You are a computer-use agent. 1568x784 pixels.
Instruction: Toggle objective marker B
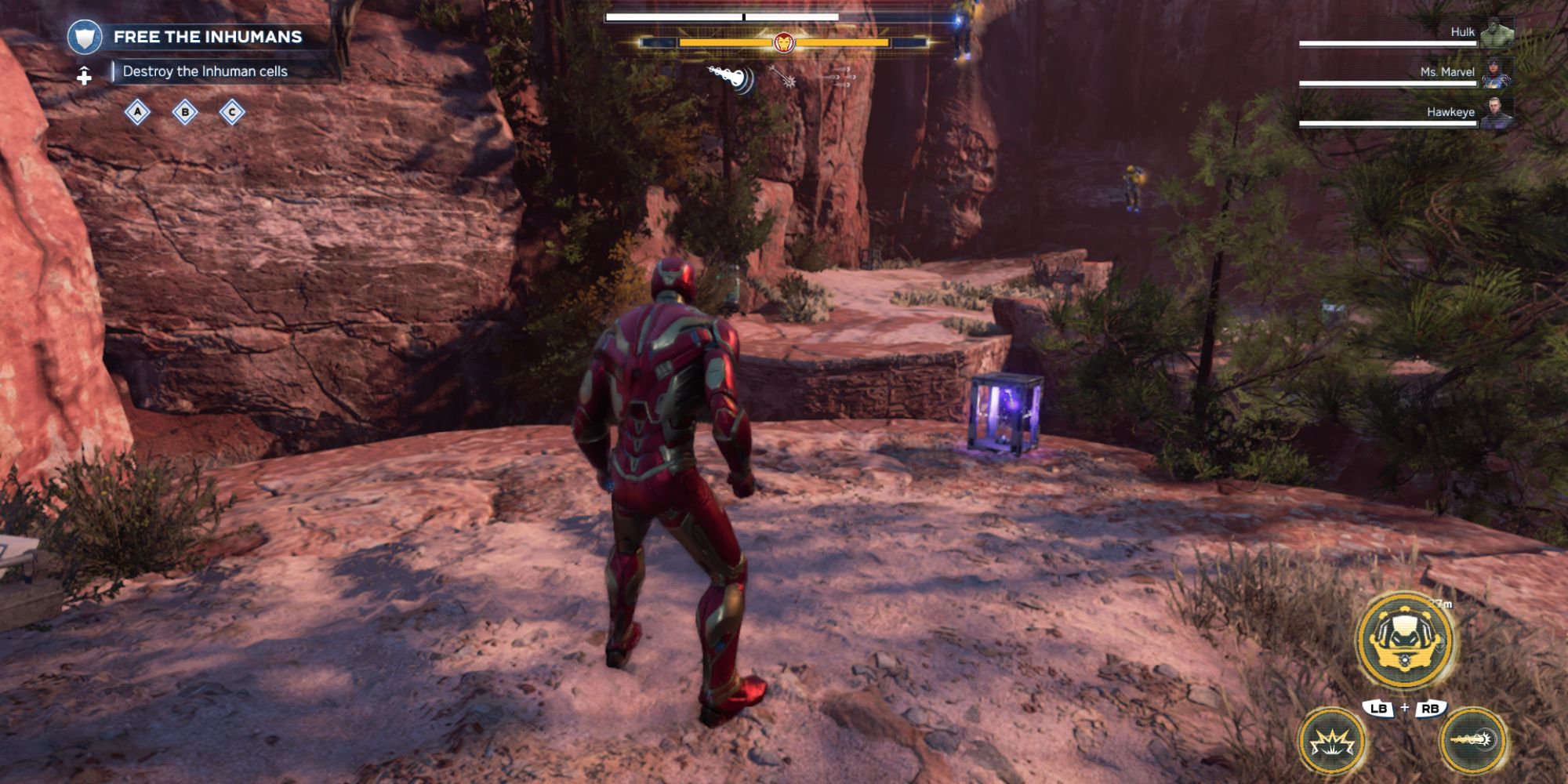click(184, 113)
